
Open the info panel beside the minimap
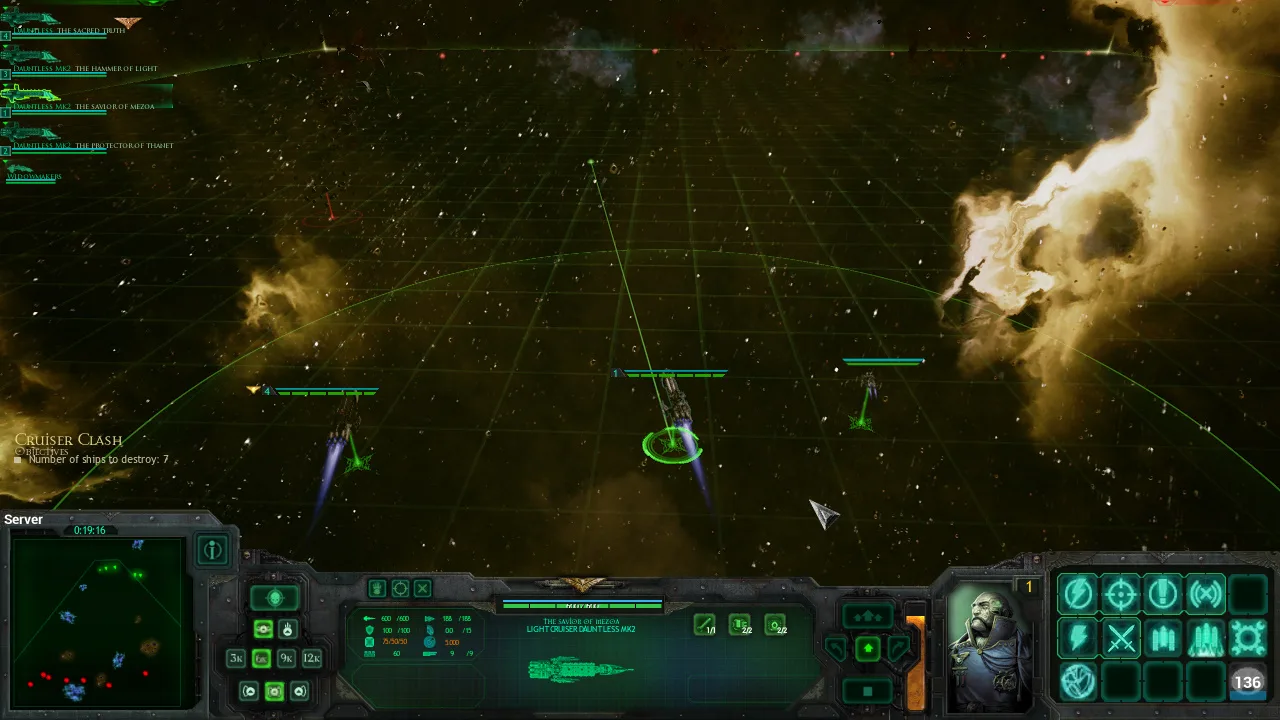pos(213,549)
